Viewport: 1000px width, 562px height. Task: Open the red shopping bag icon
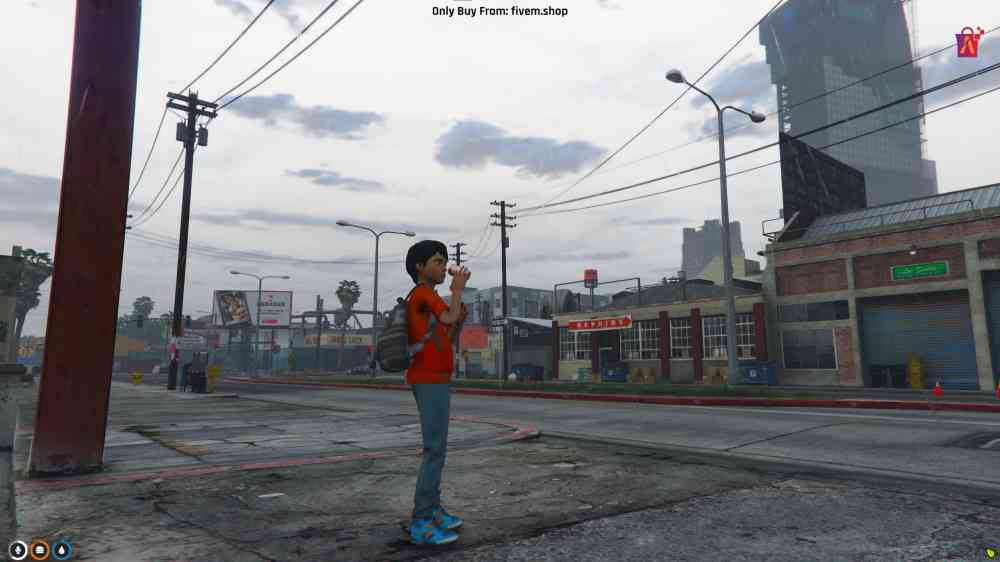click(968, 43)
